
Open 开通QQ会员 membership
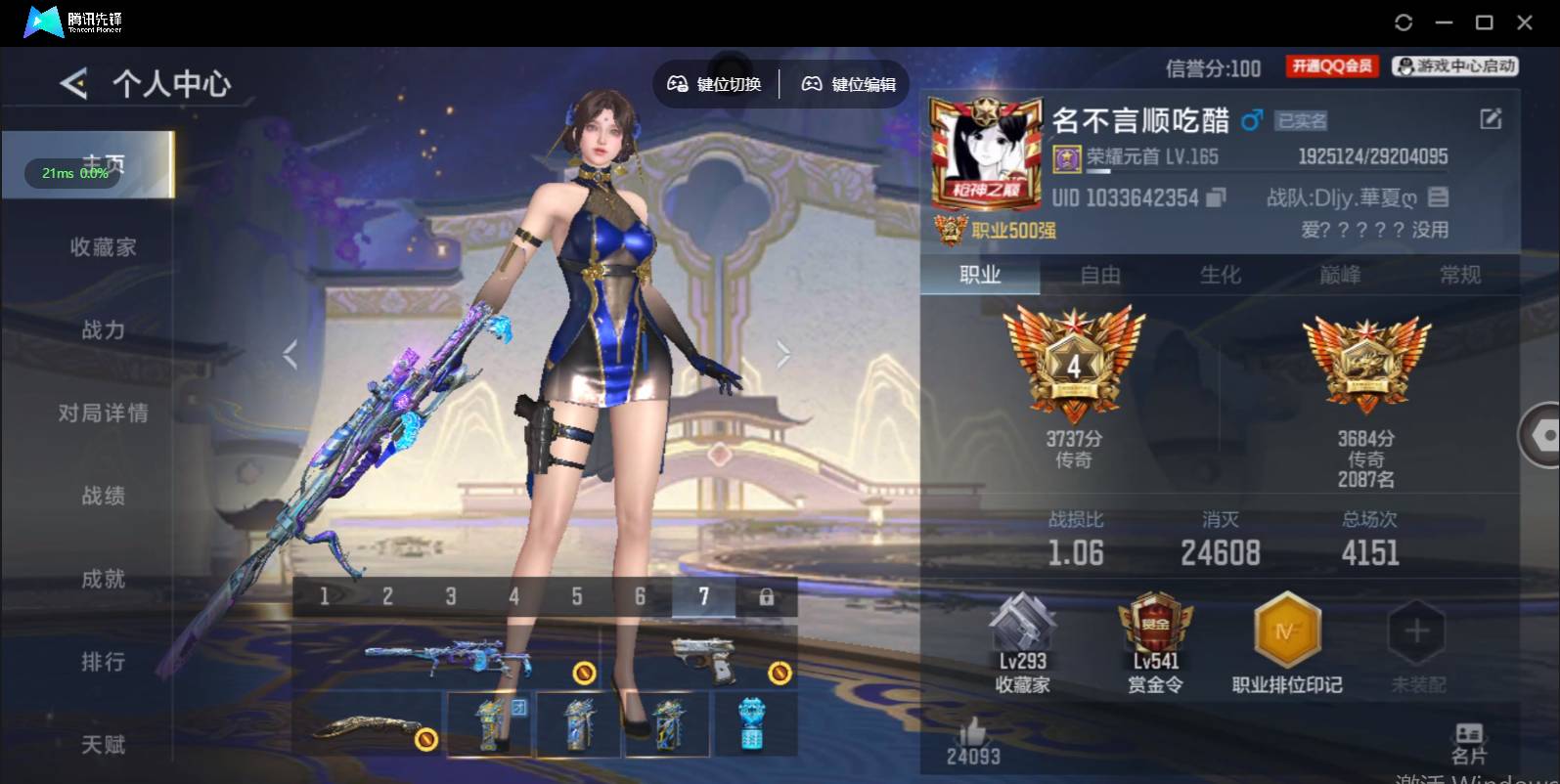[1331, 66]
